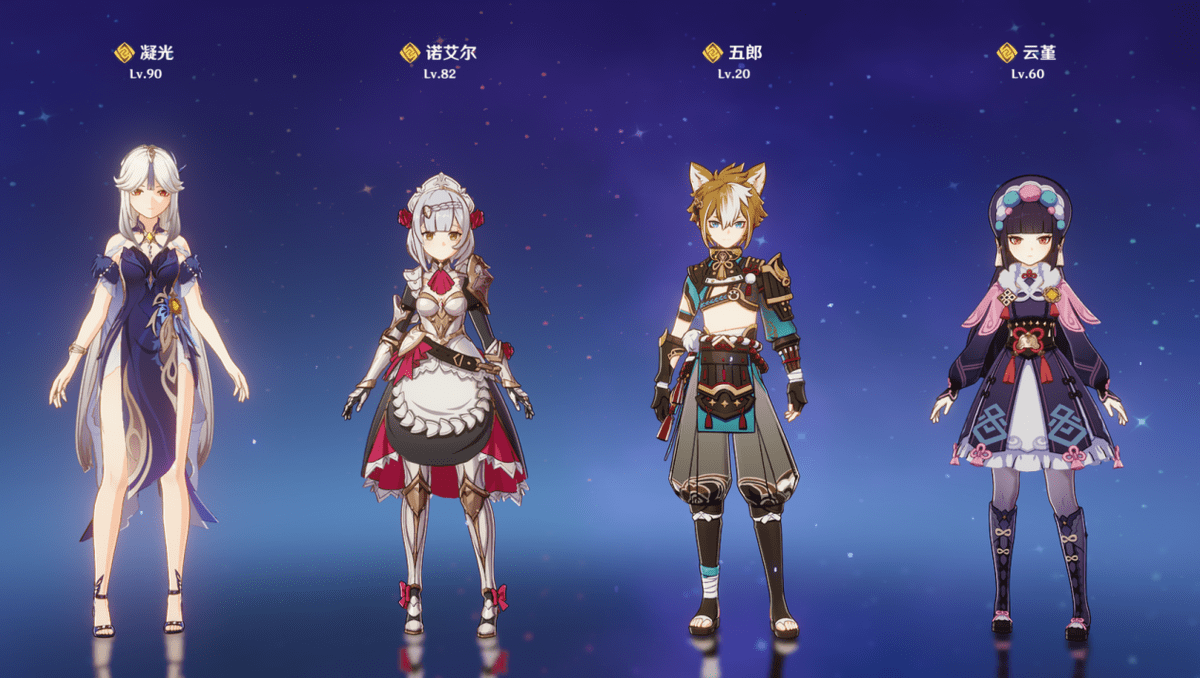Image resolution: width=1200 pixels, height=678 pixels.
Task: Select Ningguang (凝光) in the party lineup
Action: 149,380
